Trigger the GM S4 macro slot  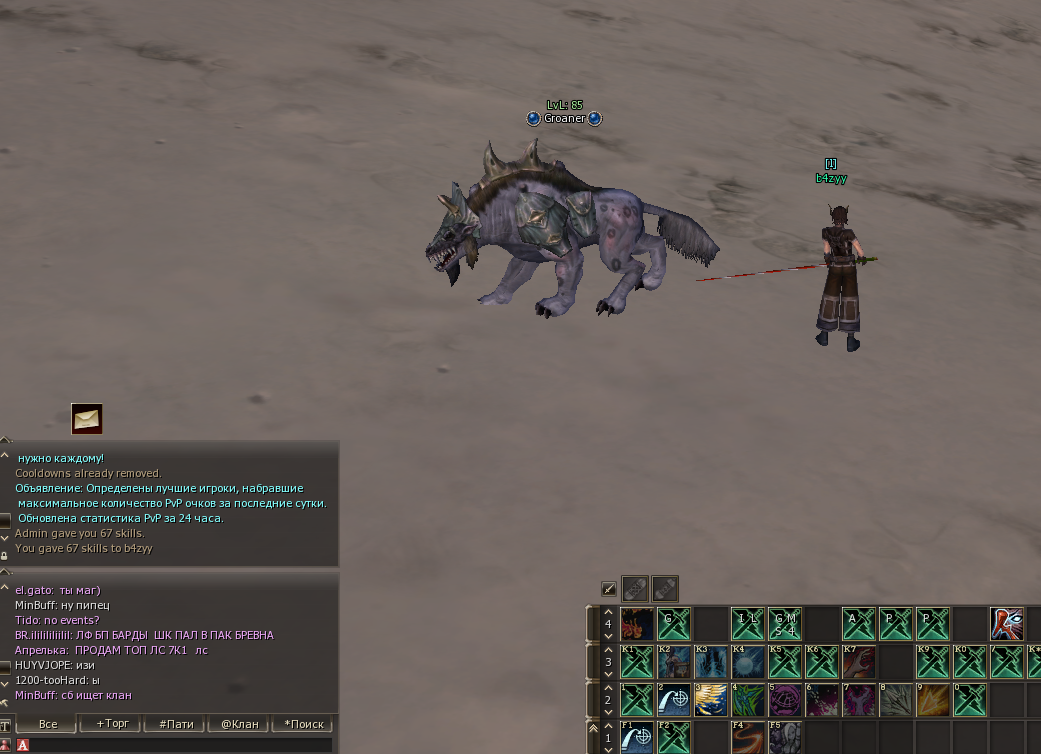(785, 624)
